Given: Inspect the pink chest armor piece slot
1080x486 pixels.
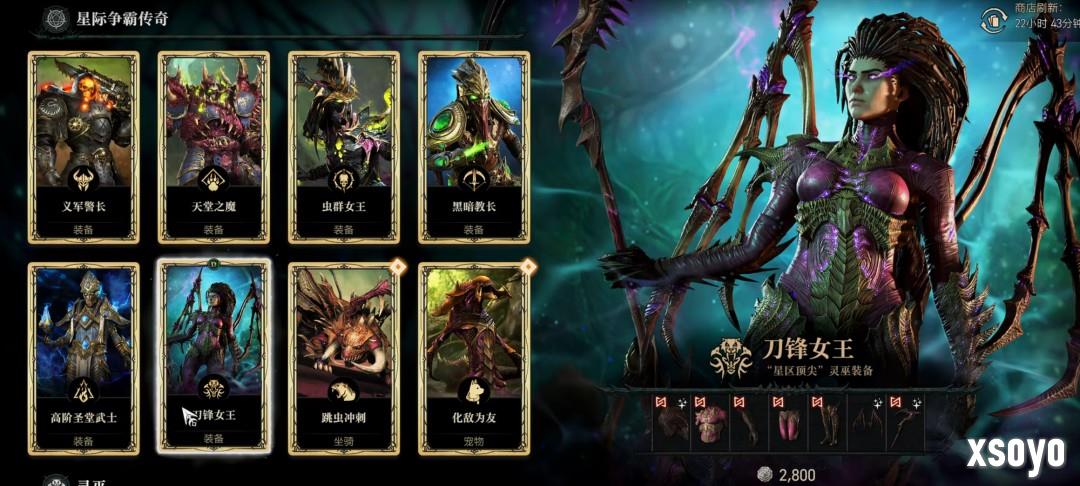Looking at the screenshot, I should pos(709,424).
